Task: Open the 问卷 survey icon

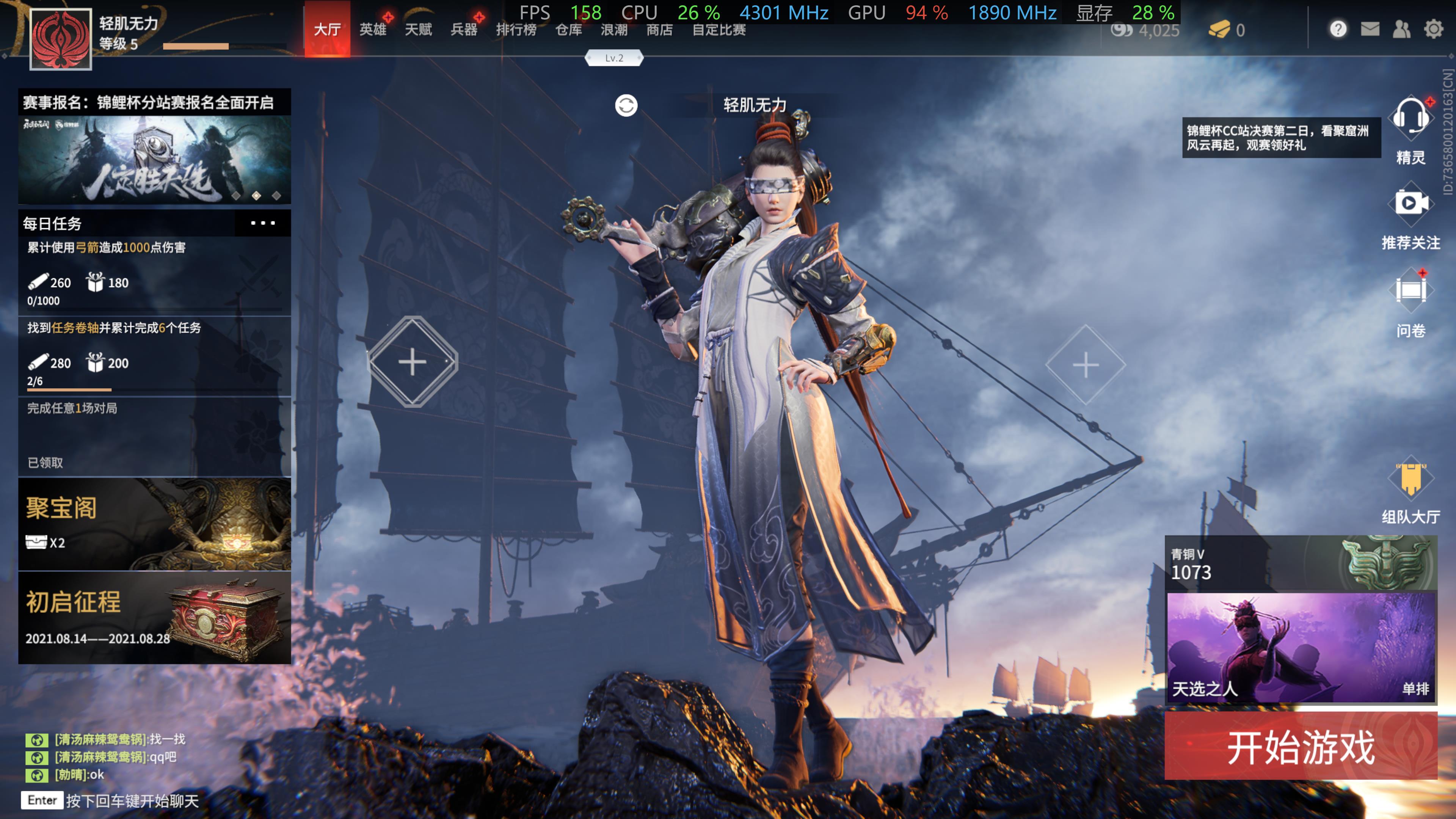Action: (x=1411, y=291)
